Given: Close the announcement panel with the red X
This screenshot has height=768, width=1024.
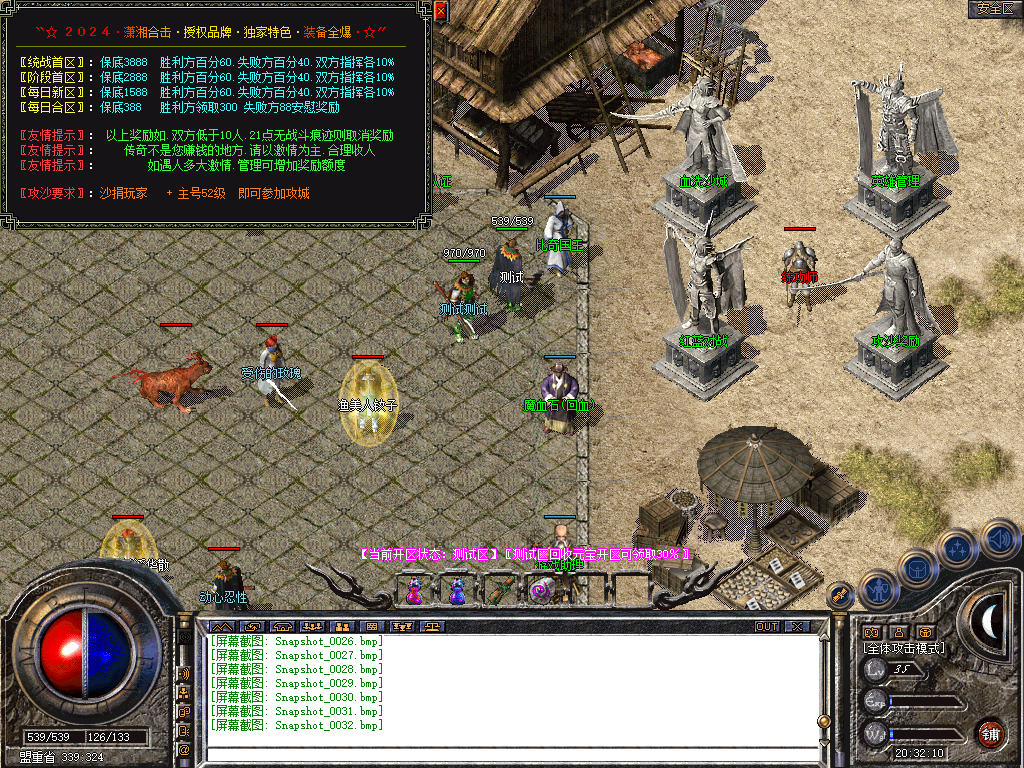Looking at the screenshot, I should point(441,11).
